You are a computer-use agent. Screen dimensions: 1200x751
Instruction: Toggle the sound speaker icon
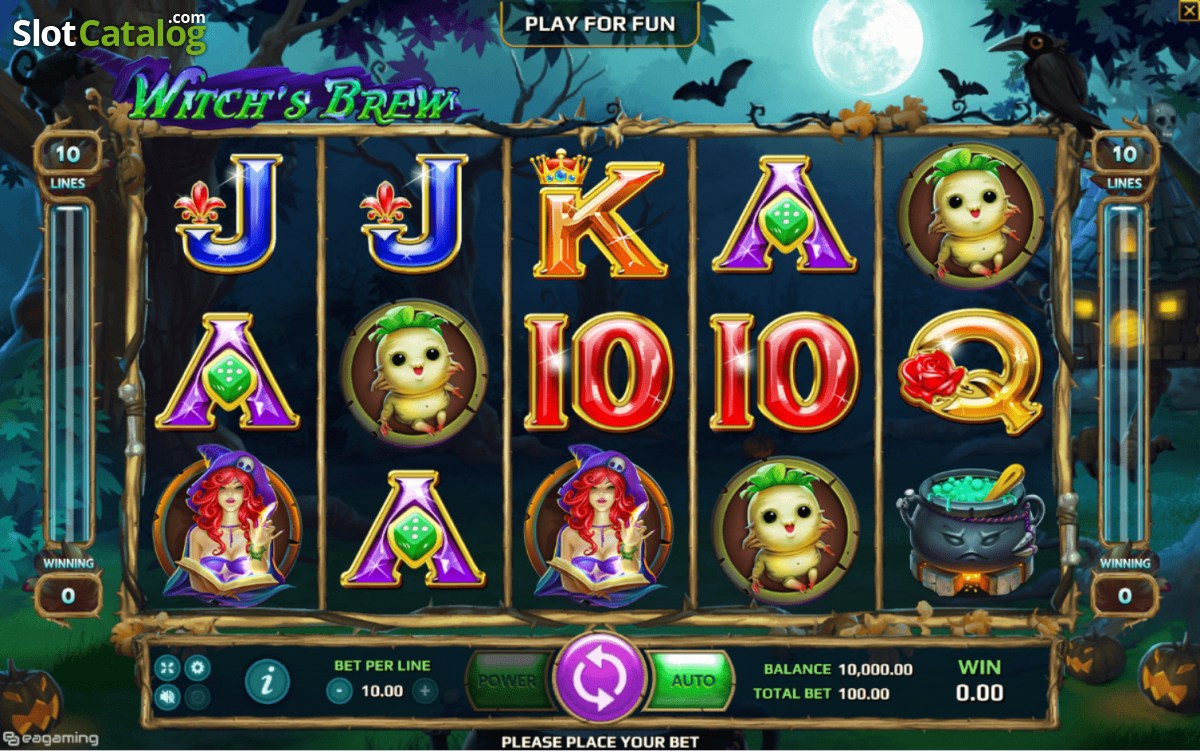coord(166,695)
